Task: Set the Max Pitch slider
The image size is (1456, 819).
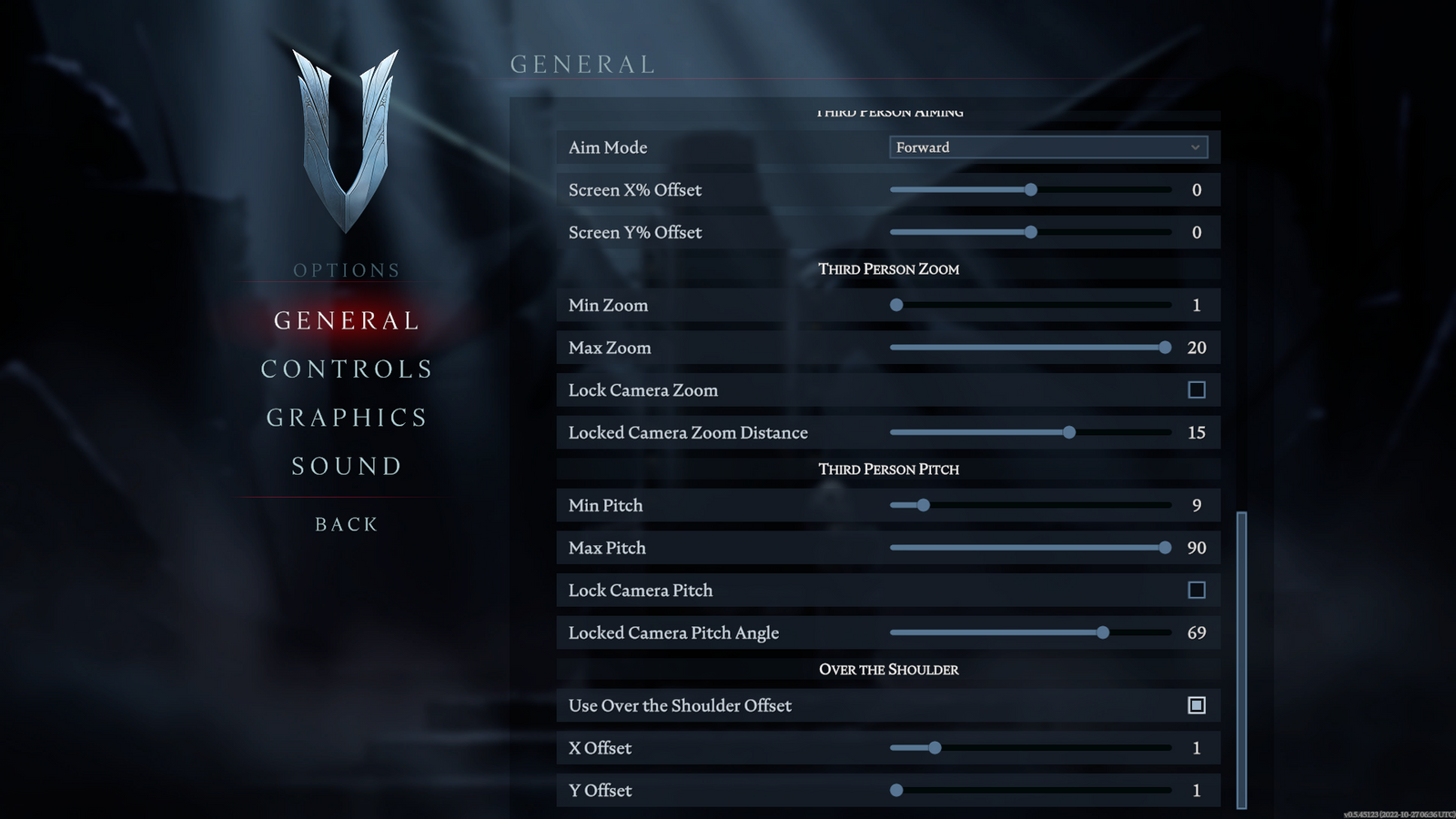Action: [1165, 548]
